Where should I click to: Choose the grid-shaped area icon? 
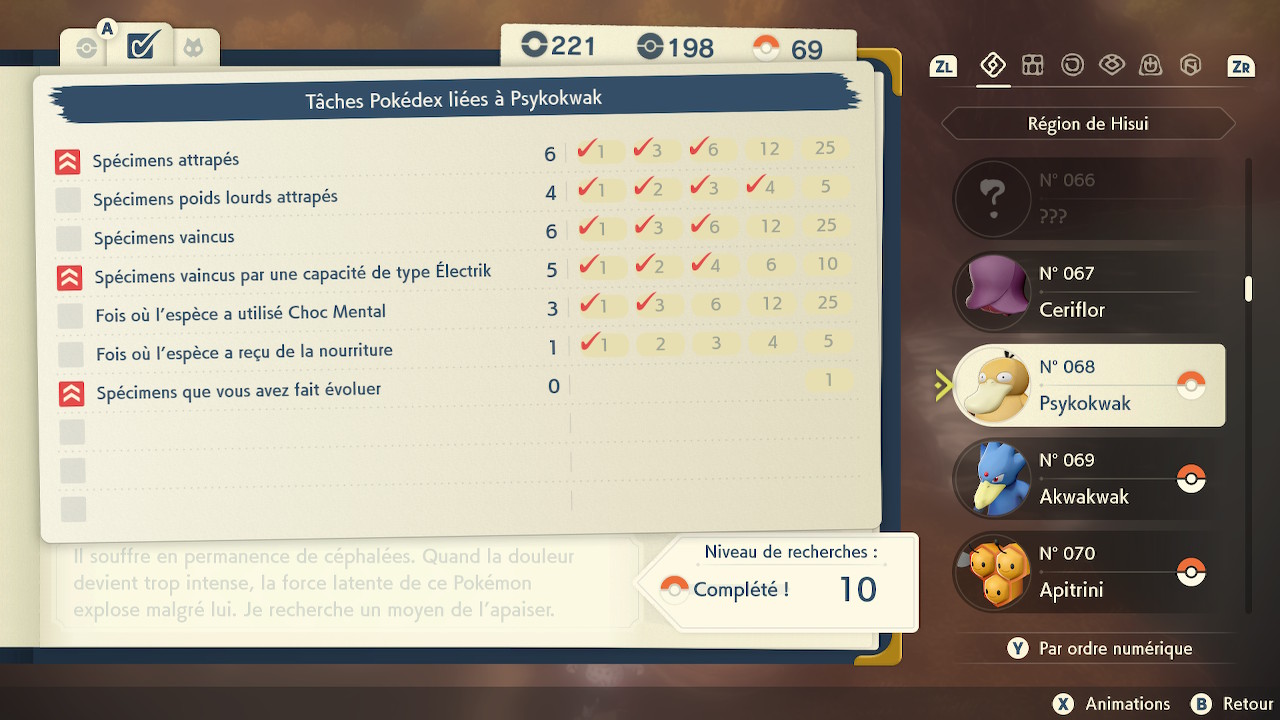pyautogui.click(x=1032, y=66)
